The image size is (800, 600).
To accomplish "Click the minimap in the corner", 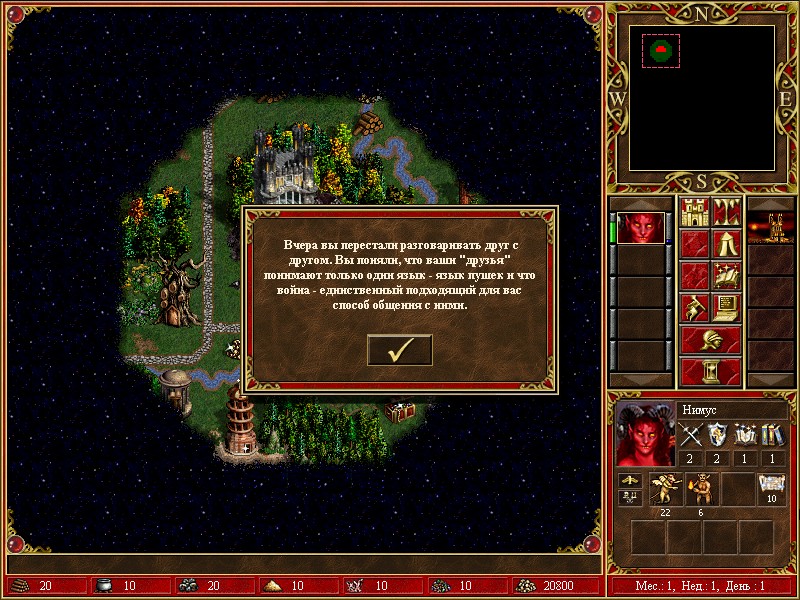I will click(701, 97).
